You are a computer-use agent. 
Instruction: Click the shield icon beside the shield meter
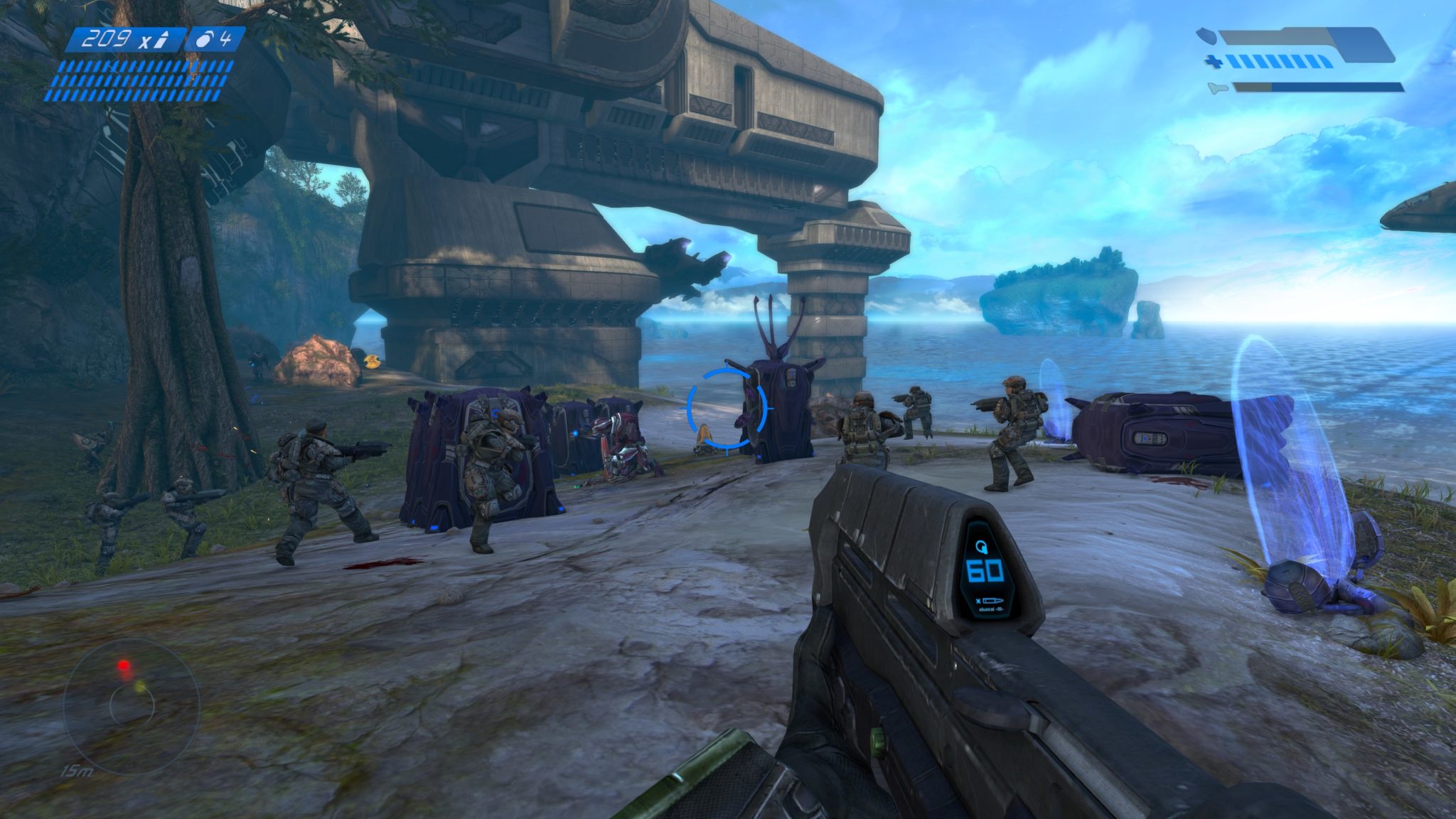tap(1205, 34)
